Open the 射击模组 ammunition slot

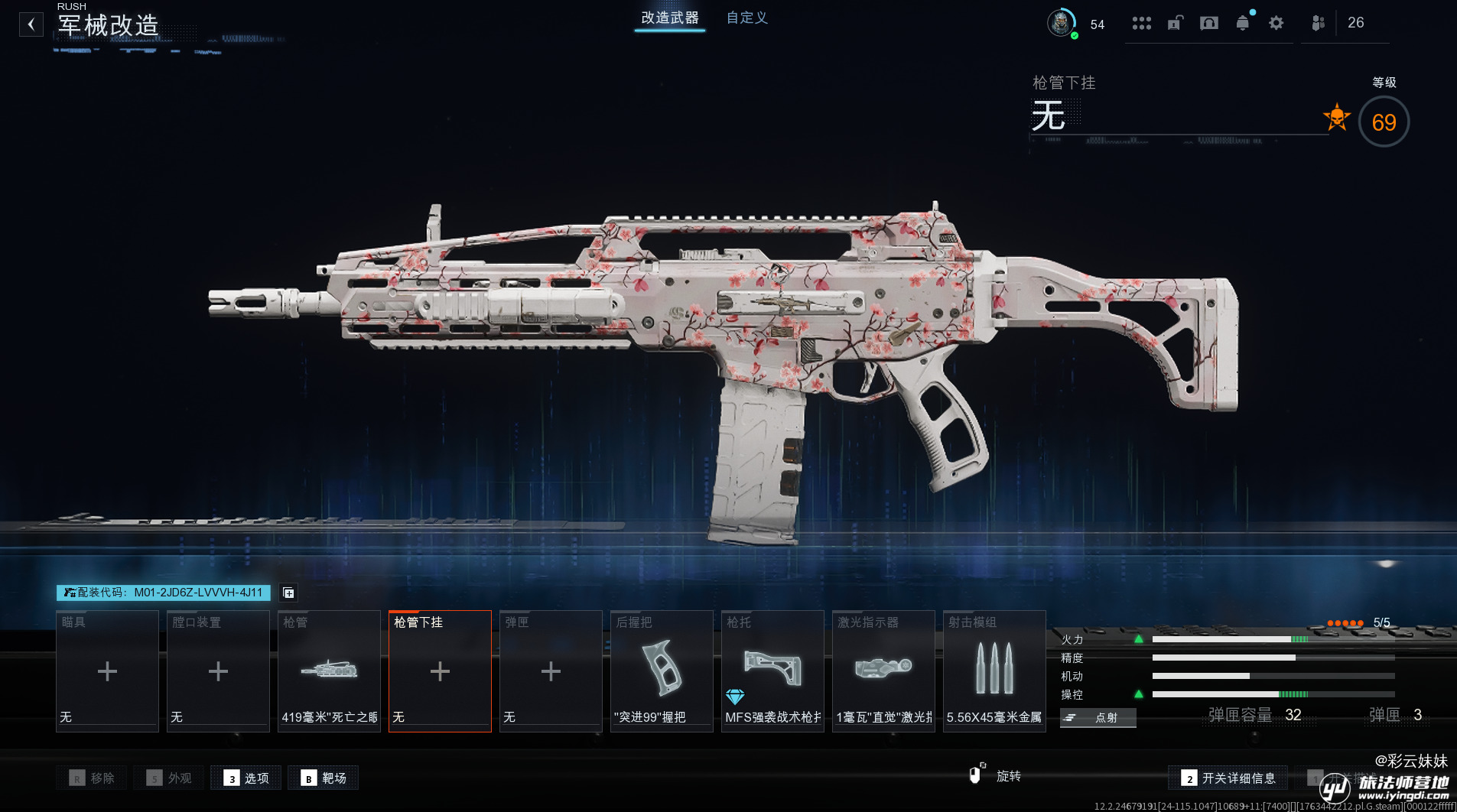click(x=994, y=671)
